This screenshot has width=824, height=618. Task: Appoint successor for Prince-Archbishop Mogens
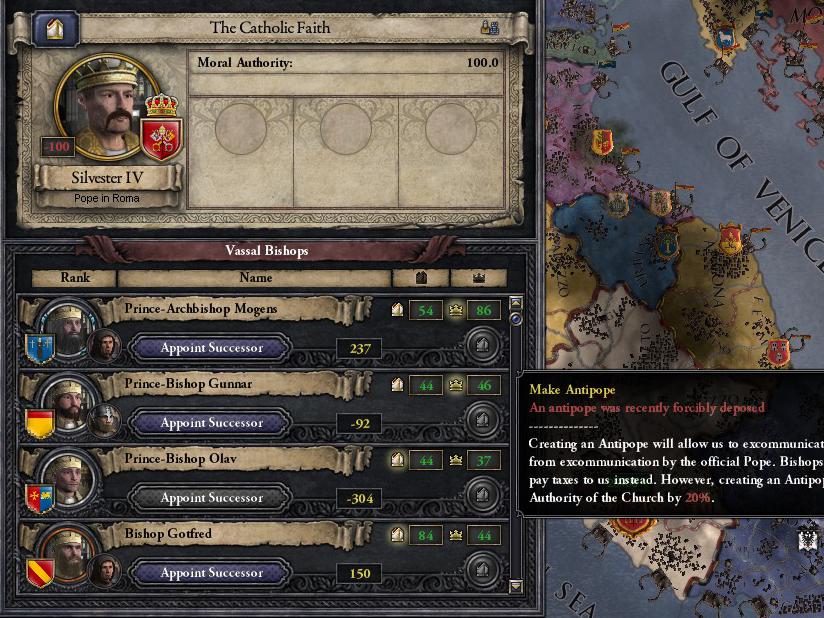coord(212,348)
